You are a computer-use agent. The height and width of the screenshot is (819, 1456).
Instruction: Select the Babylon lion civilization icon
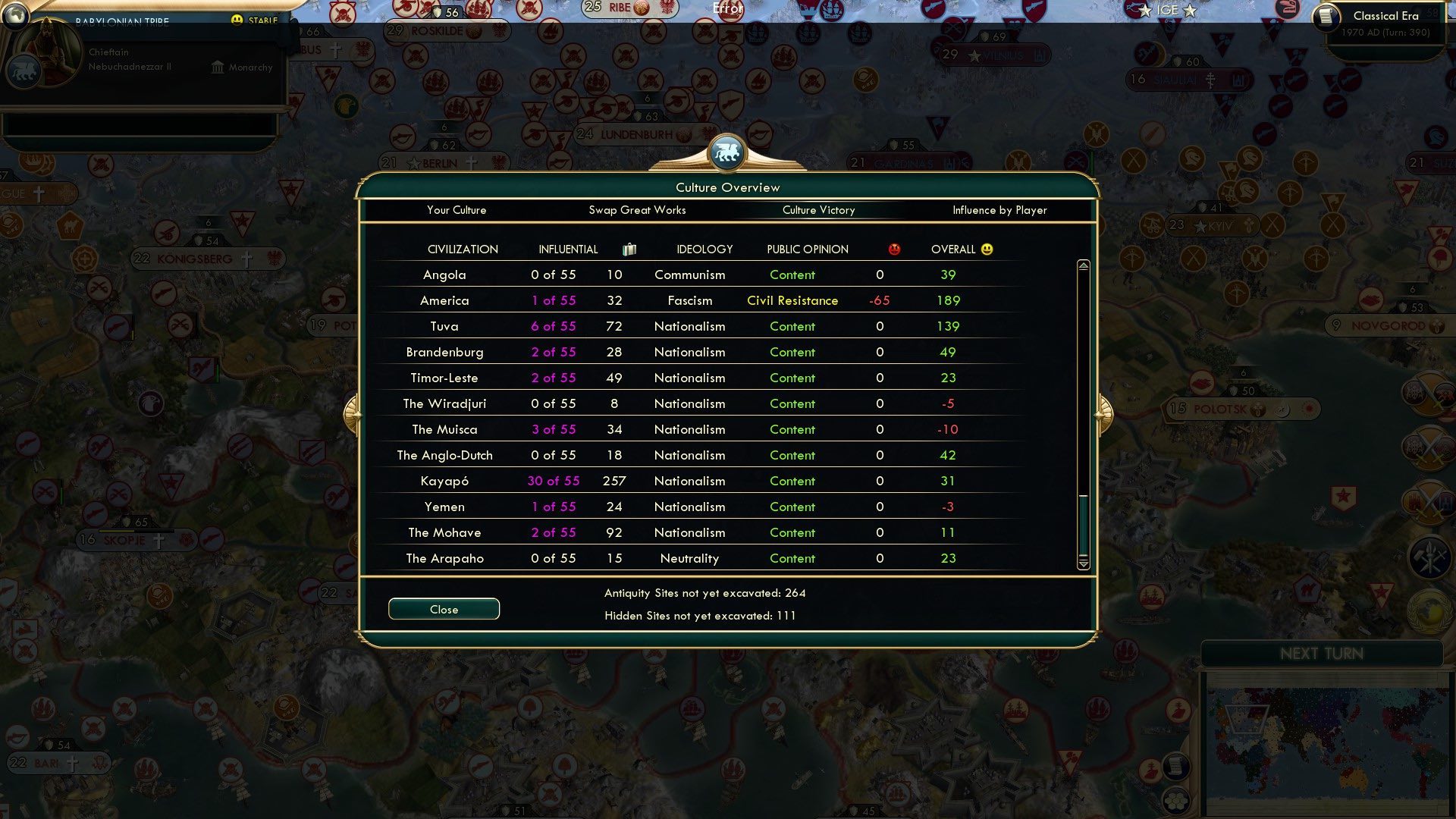coord(23,71)
